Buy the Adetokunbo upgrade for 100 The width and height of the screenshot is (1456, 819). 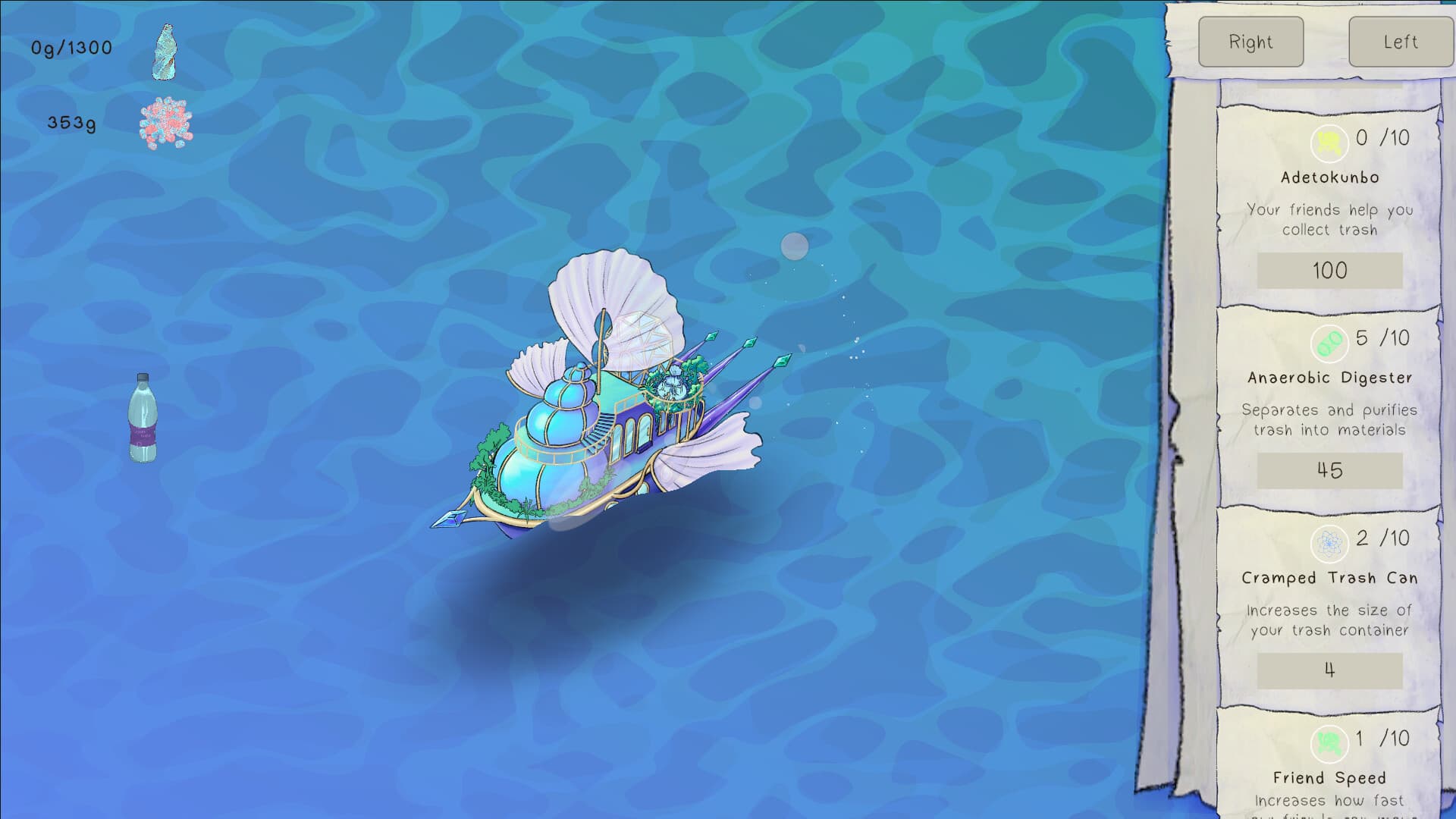[1328, 271]
